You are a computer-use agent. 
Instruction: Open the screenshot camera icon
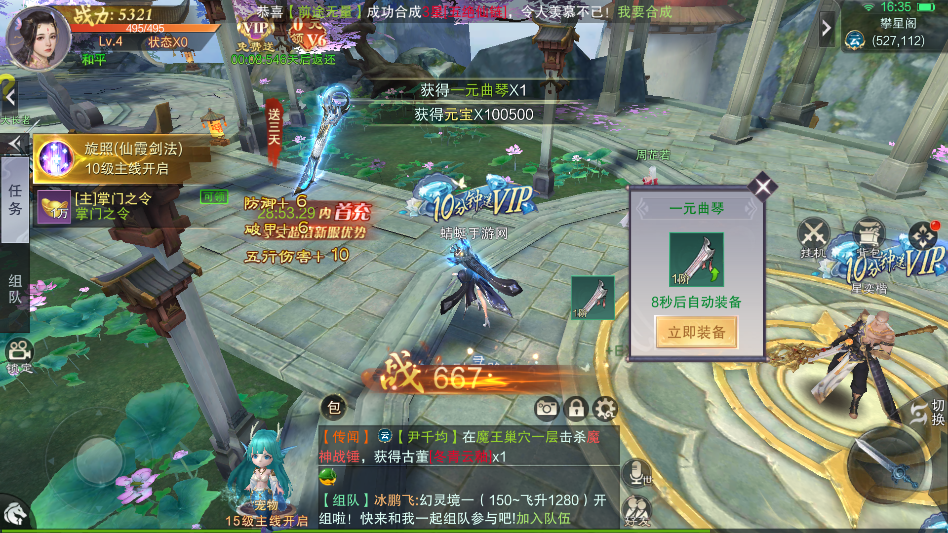pyautogui.click(x=546, y=407)
